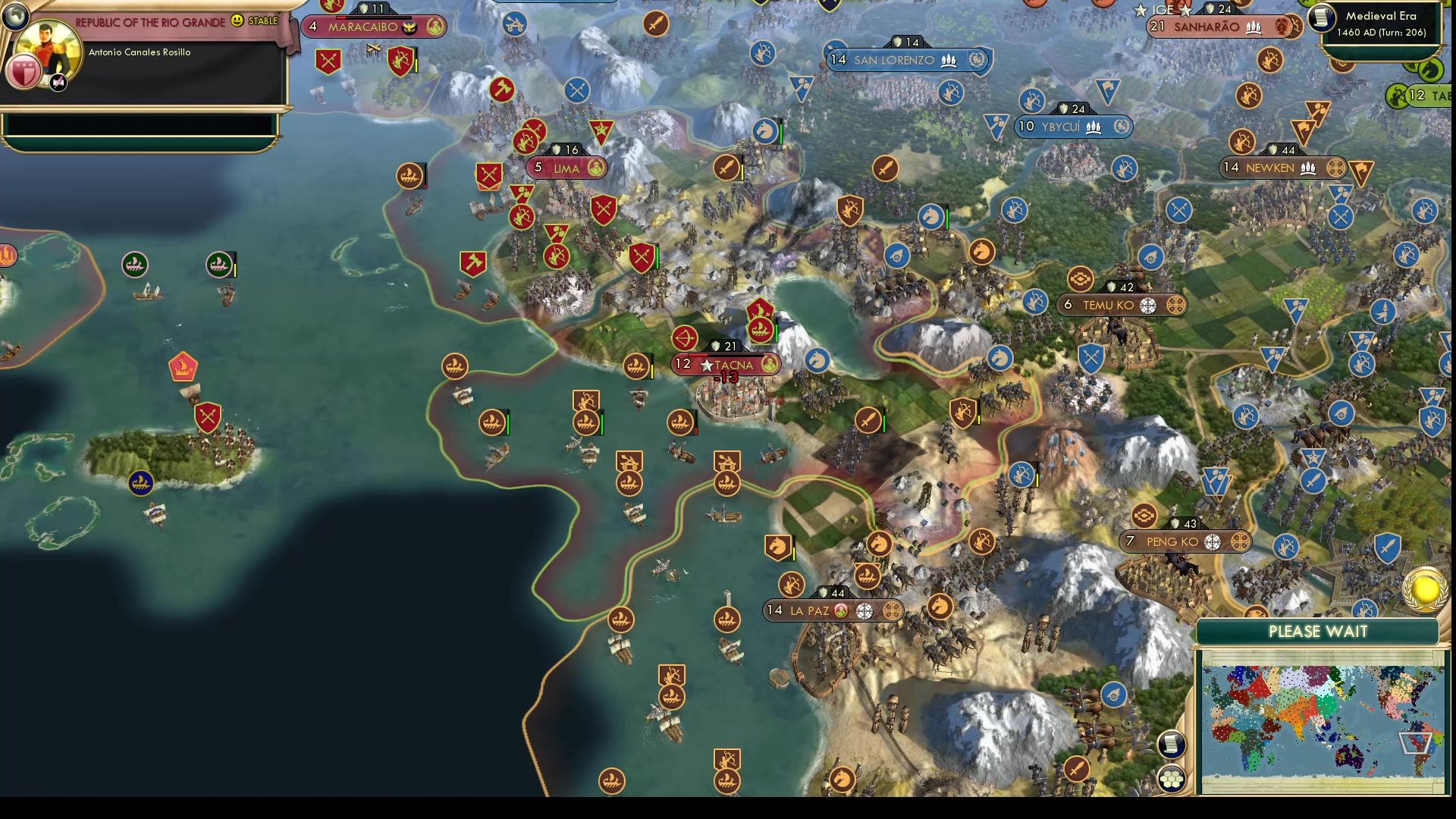Image resolution: width=1456 pixels, height=819 pixels.
Task: Toggle strategic view with the hex grid icon
Action: coord(1172,777)
